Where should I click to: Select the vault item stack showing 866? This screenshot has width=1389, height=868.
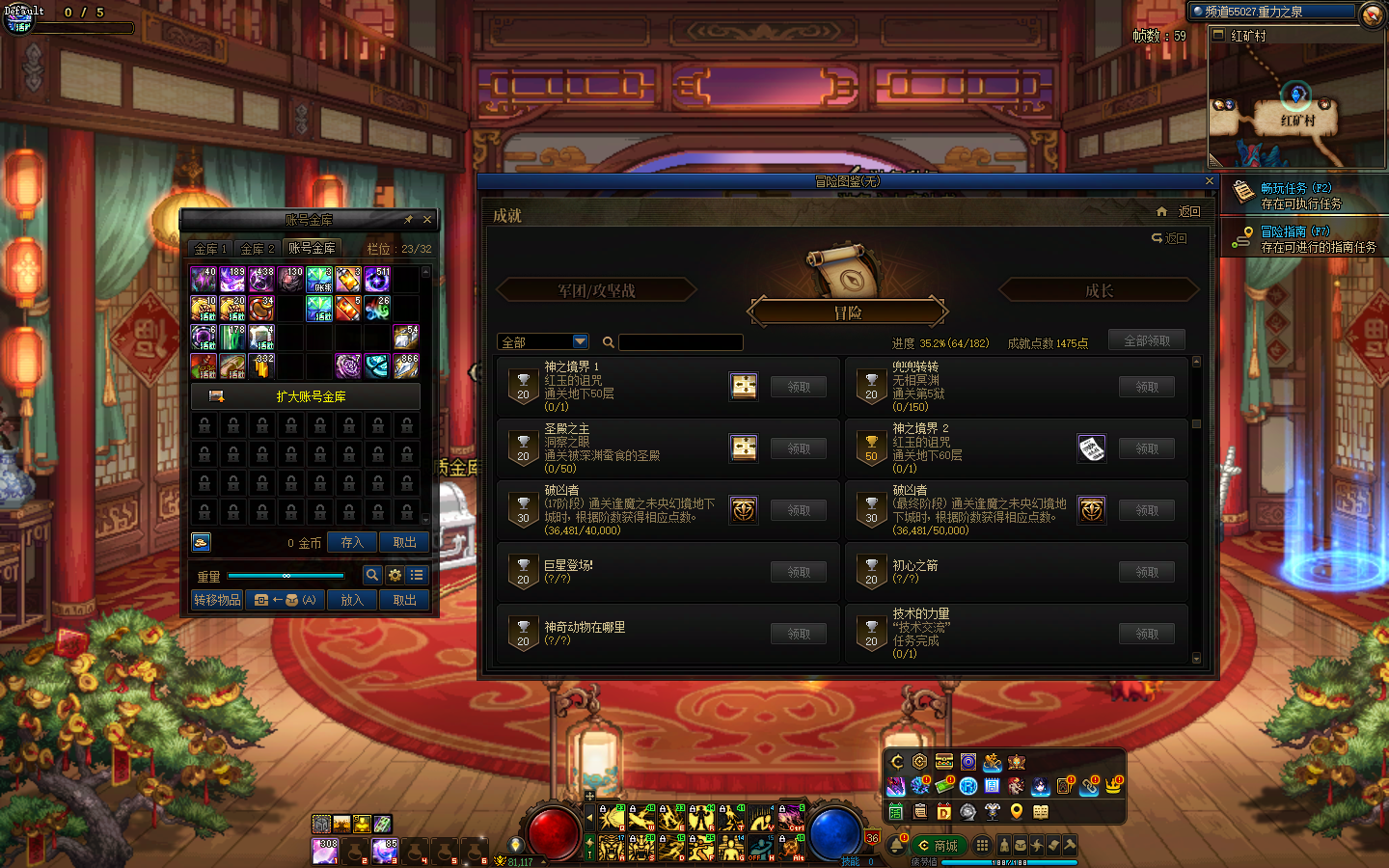[406, 366]
